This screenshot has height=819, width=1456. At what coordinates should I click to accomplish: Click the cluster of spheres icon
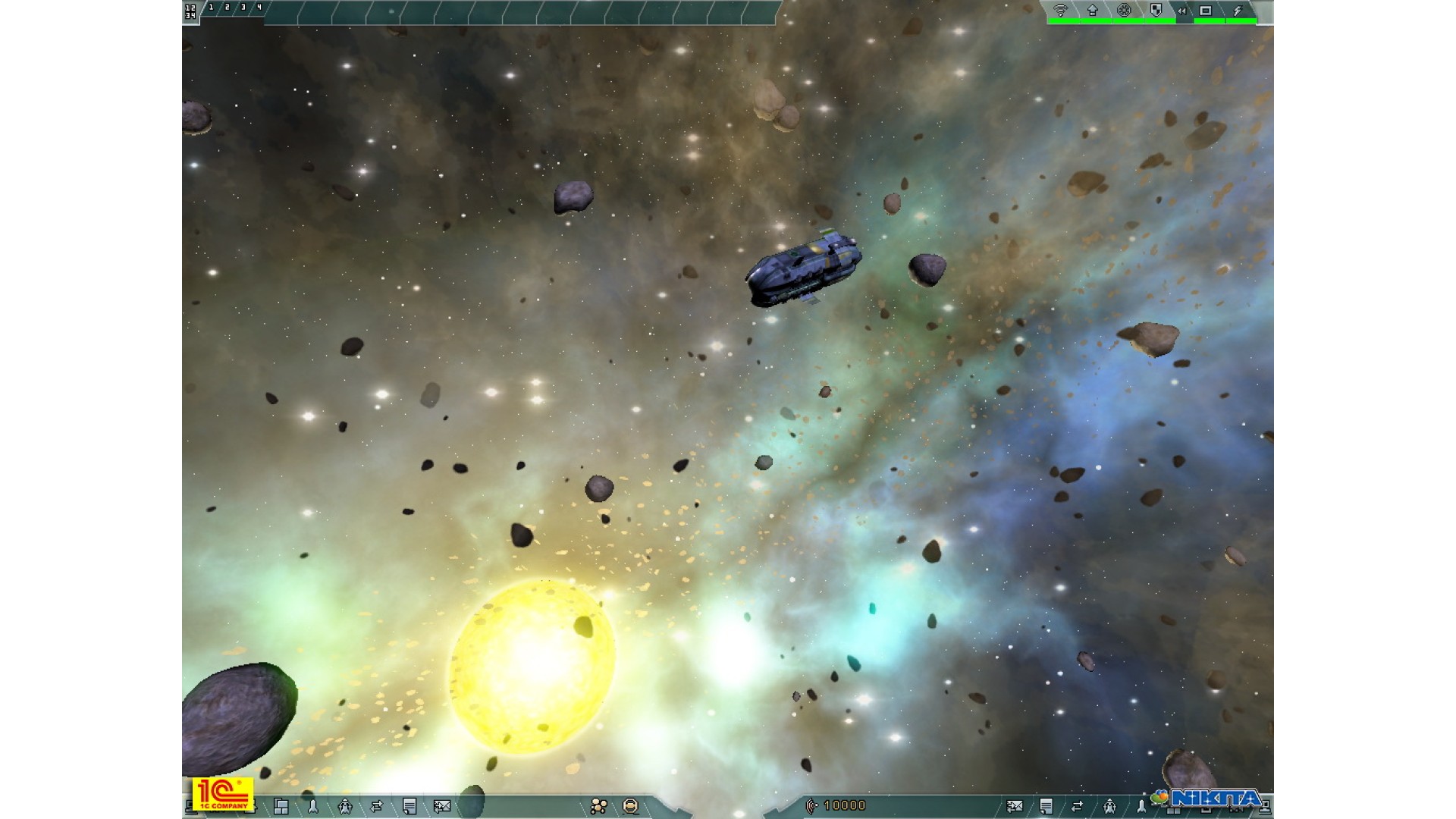599,806
